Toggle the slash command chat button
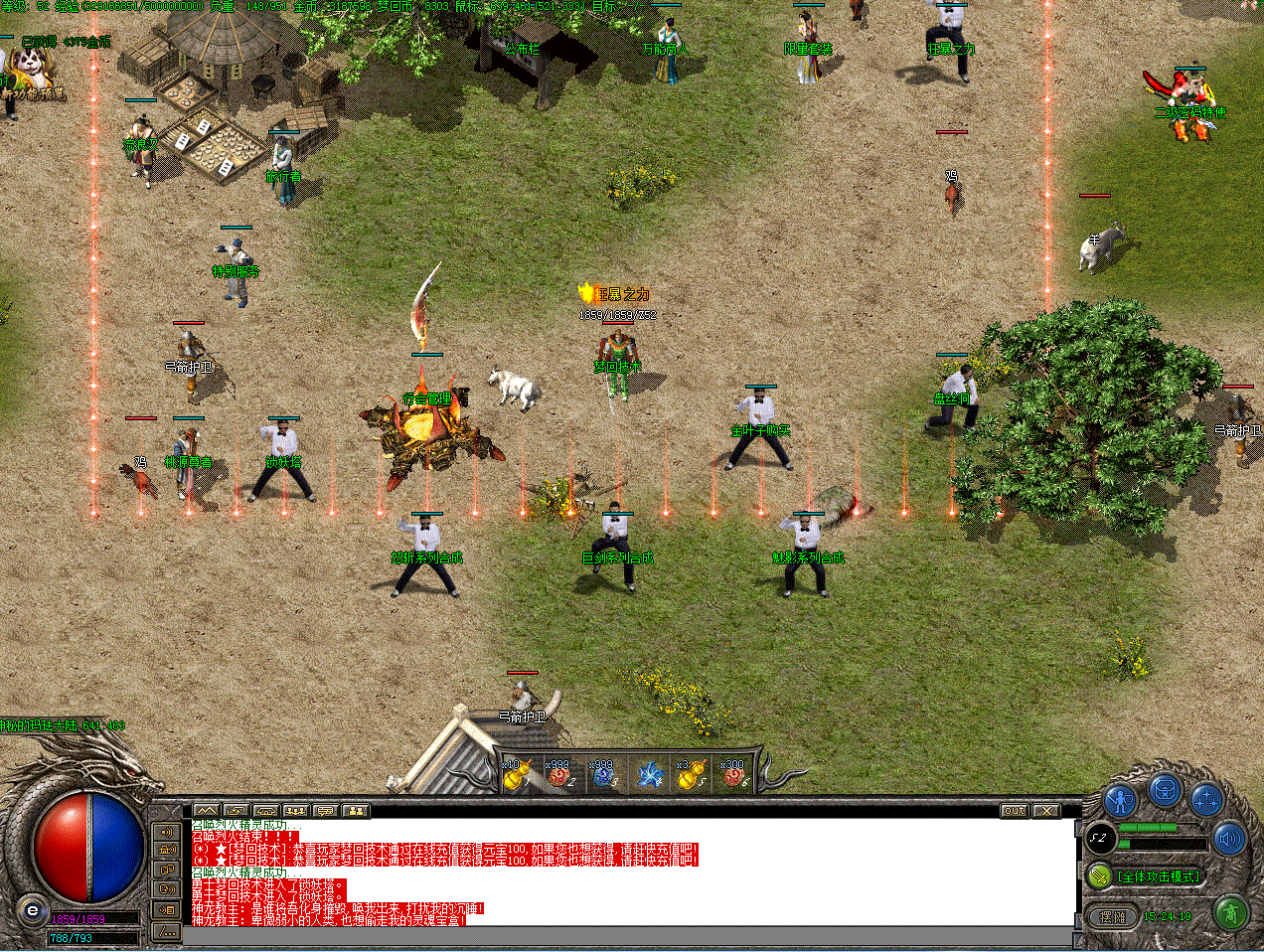 [167, 931]
